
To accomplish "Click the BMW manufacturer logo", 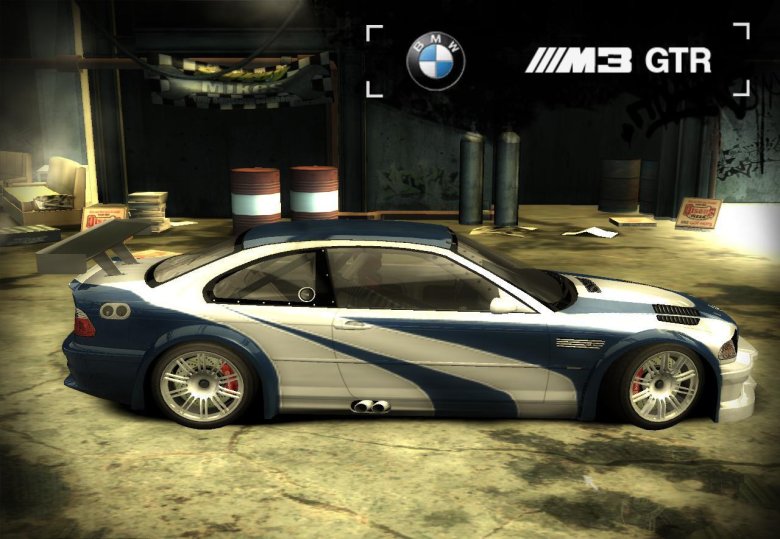I will tap(435, 60).
